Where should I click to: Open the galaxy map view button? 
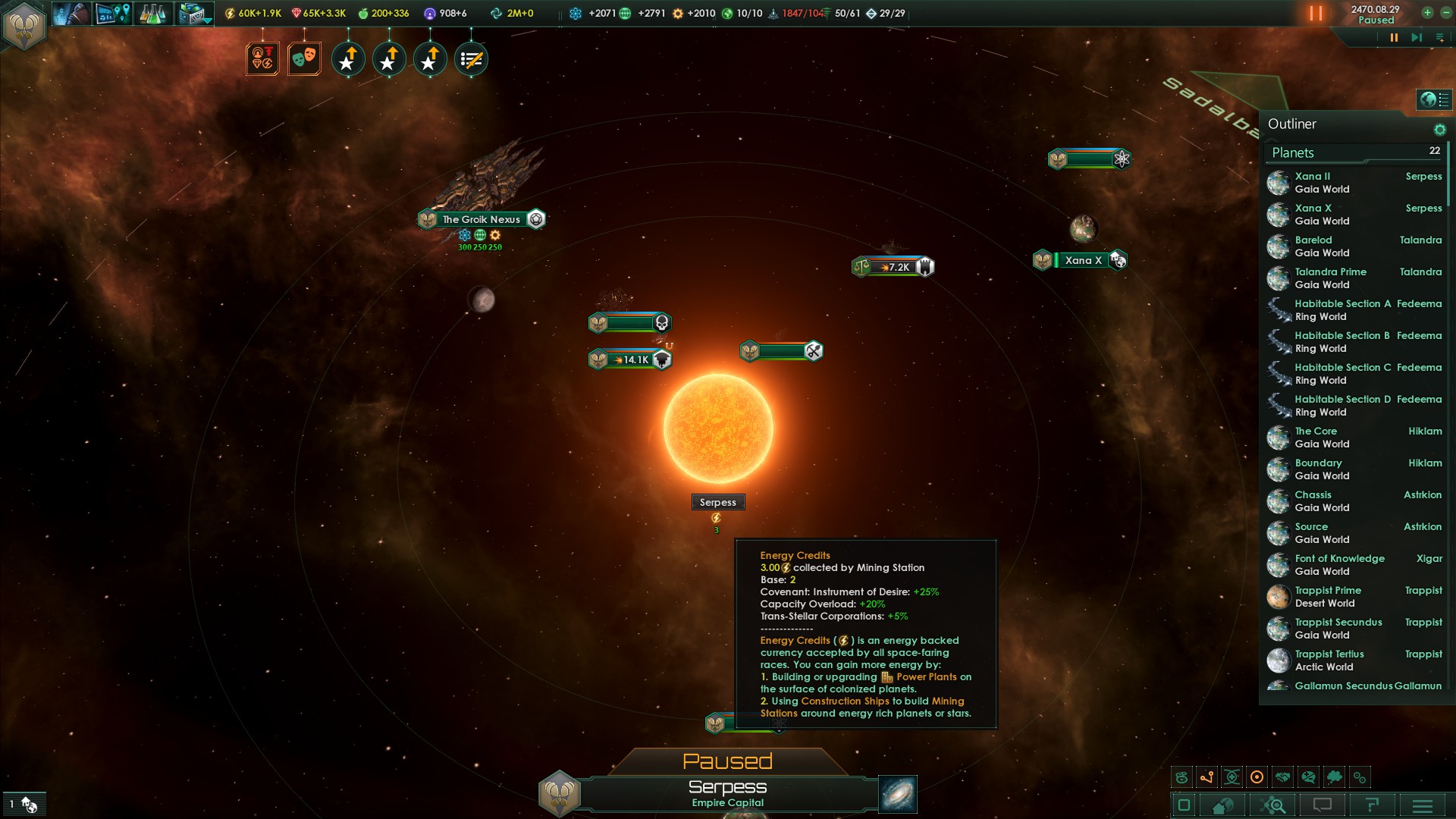tap(898, 794)
